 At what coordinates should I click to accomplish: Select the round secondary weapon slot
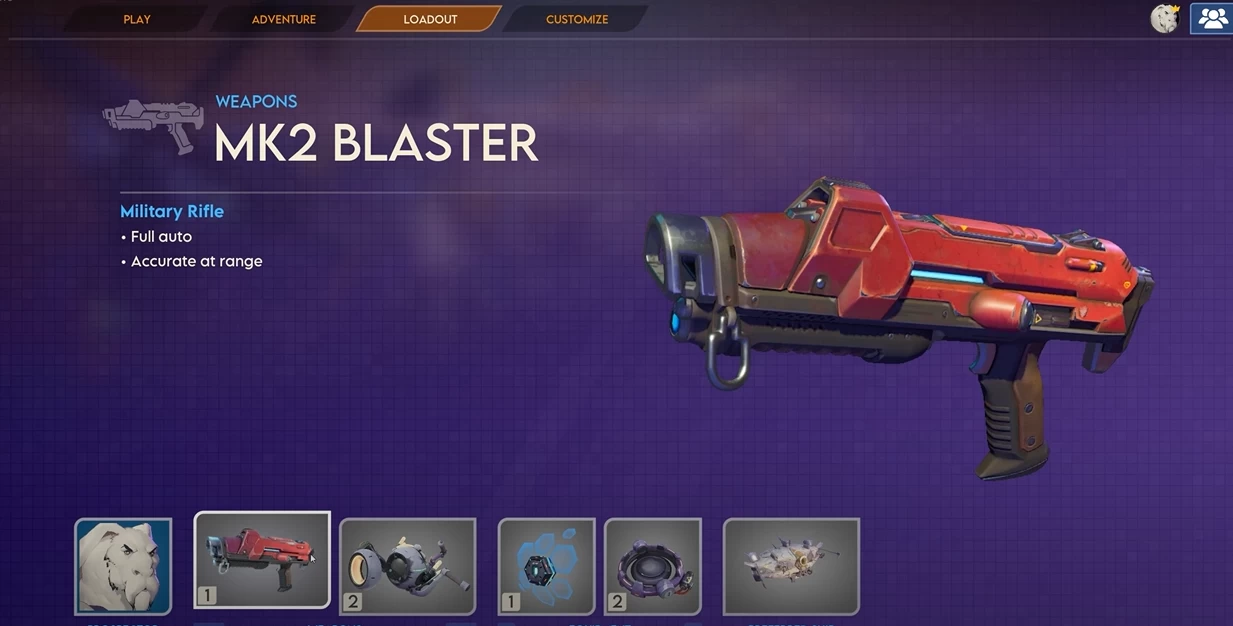point(407,566)
